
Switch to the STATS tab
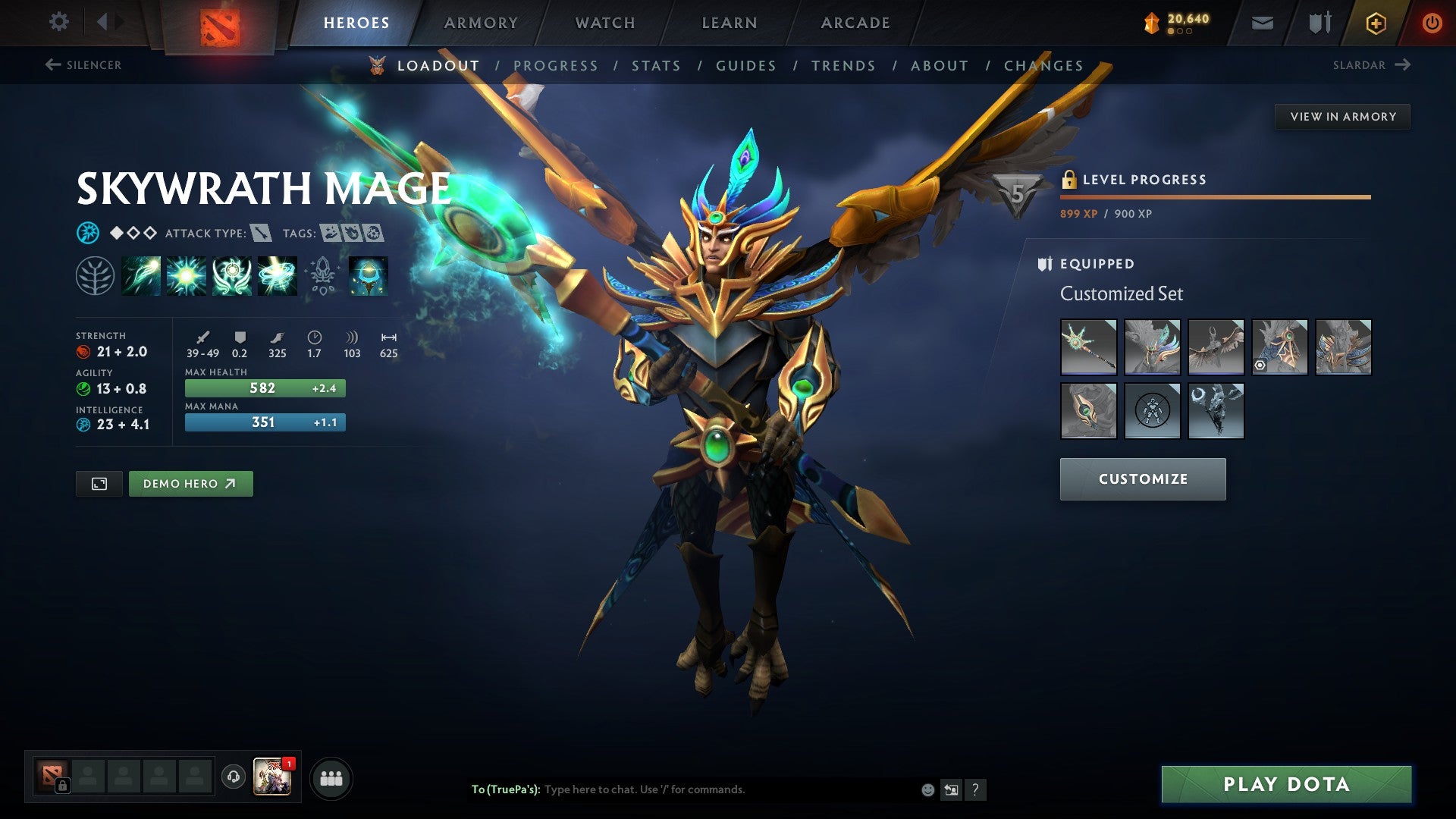(656, 65)
